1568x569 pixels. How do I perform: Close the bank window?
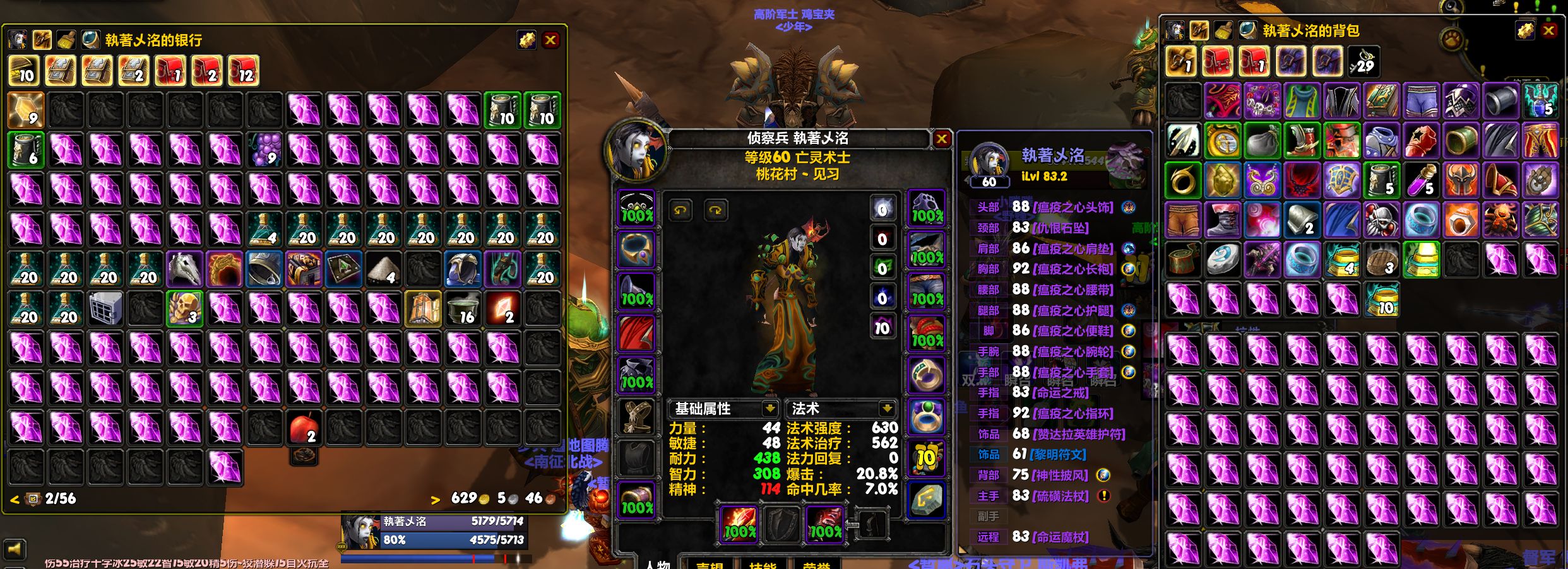(x=550, y=40)
